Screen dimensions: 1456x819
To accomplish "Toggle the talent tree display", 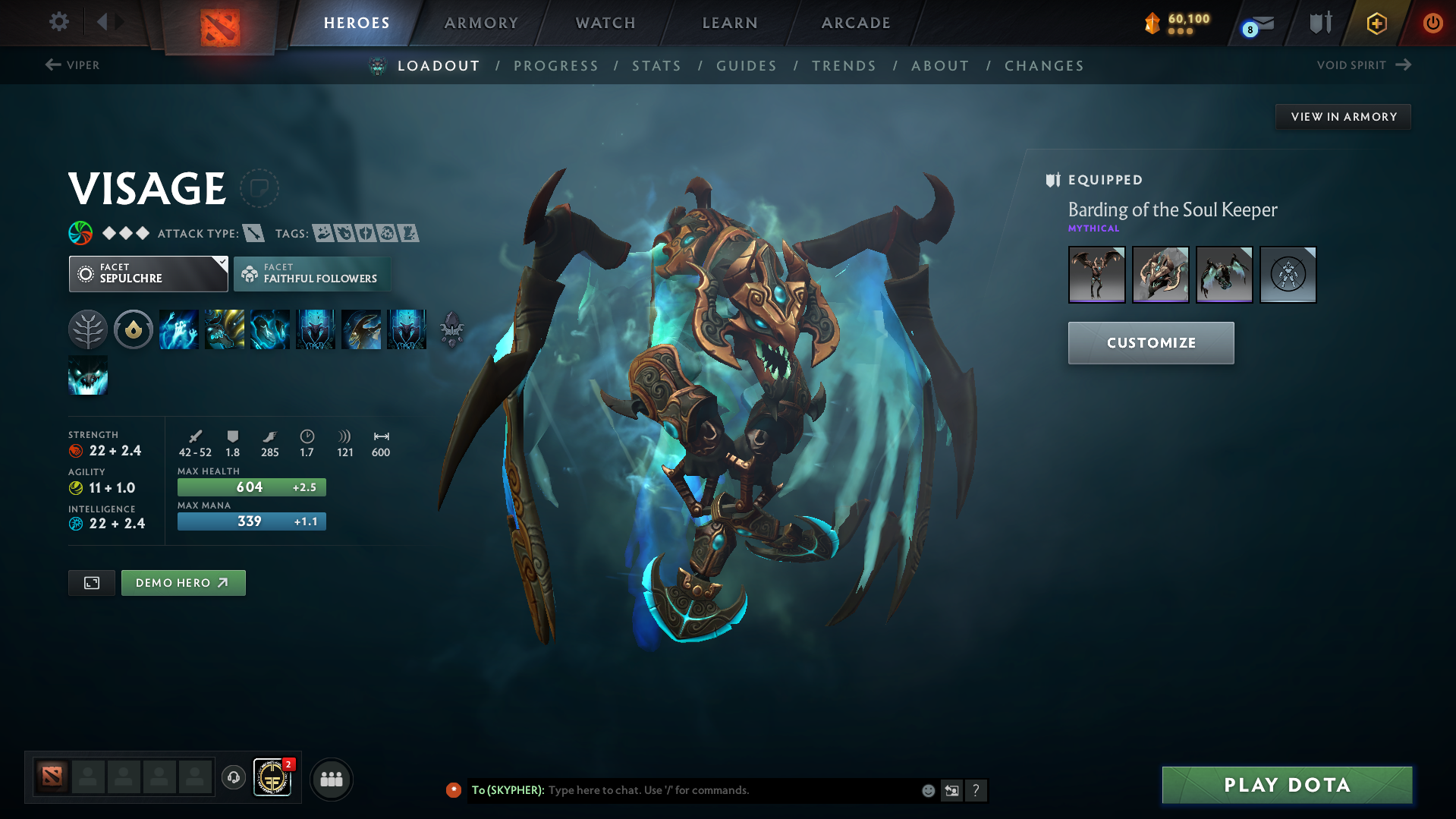I will click(x=87, y=329).
